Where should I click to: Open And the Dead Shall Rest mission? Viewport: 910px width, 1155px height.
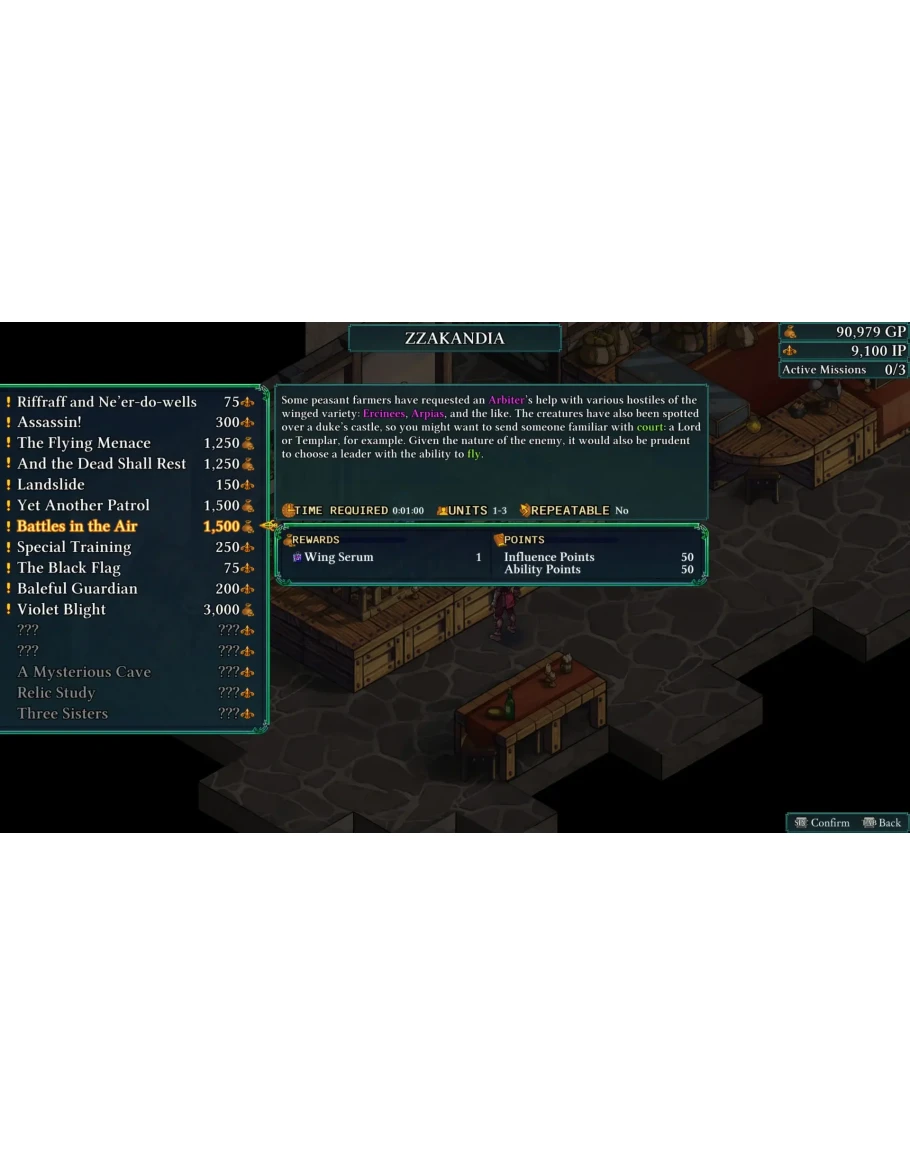click(x=102, y=464)
